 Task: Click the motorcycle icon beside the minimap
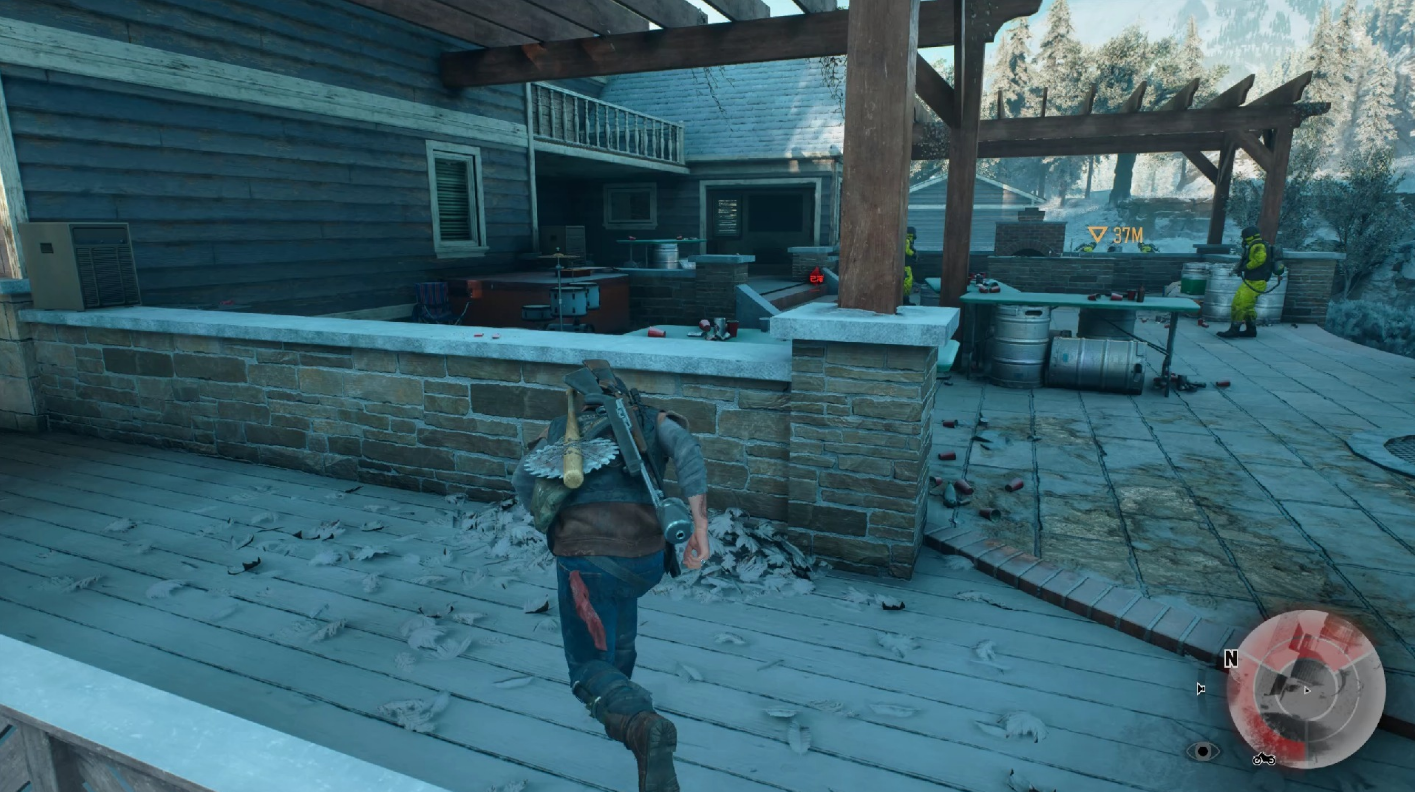tap(1263, 759)
